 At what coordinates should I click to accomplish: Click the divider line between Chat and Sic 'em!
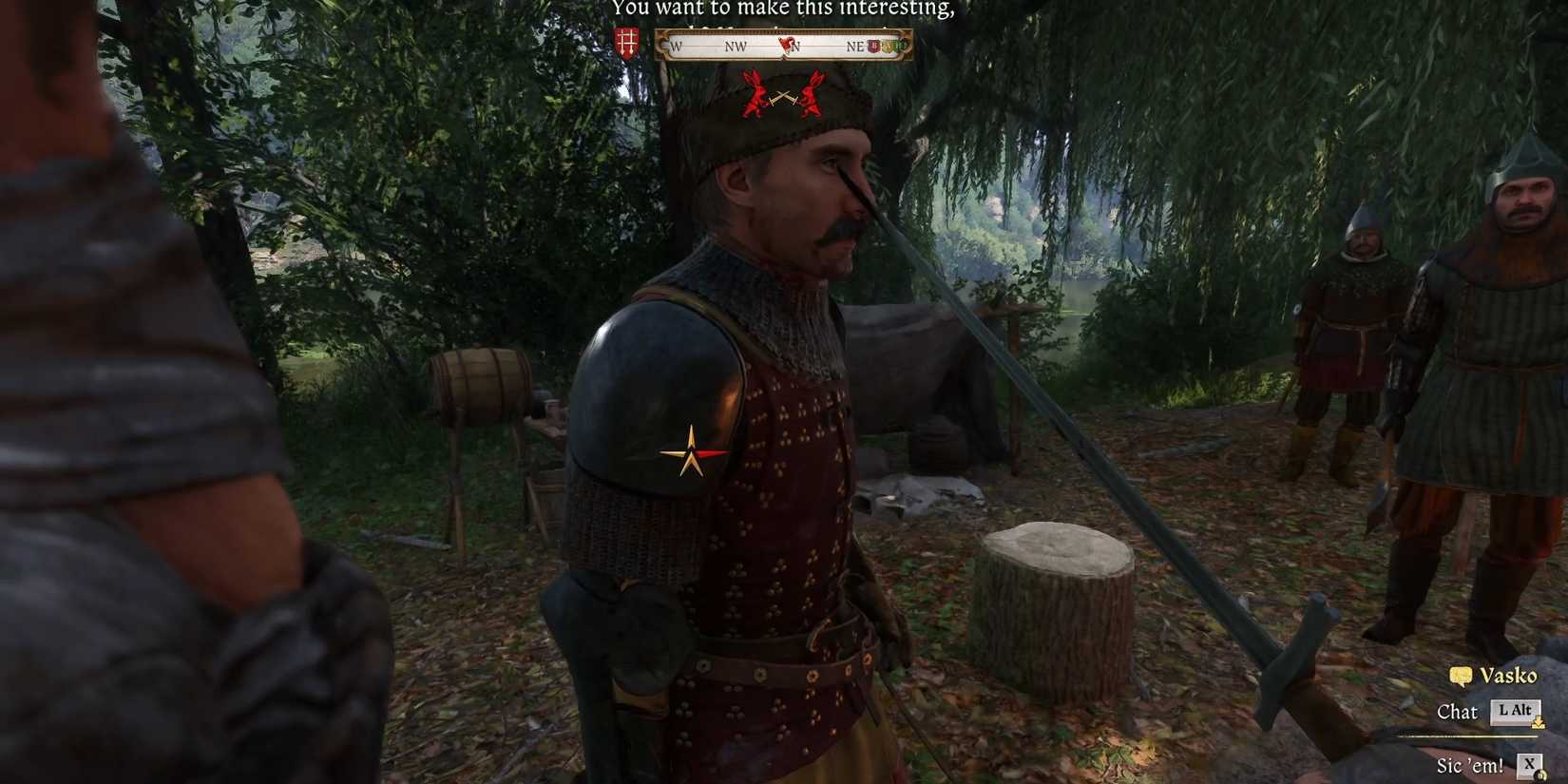(1466, 736)
